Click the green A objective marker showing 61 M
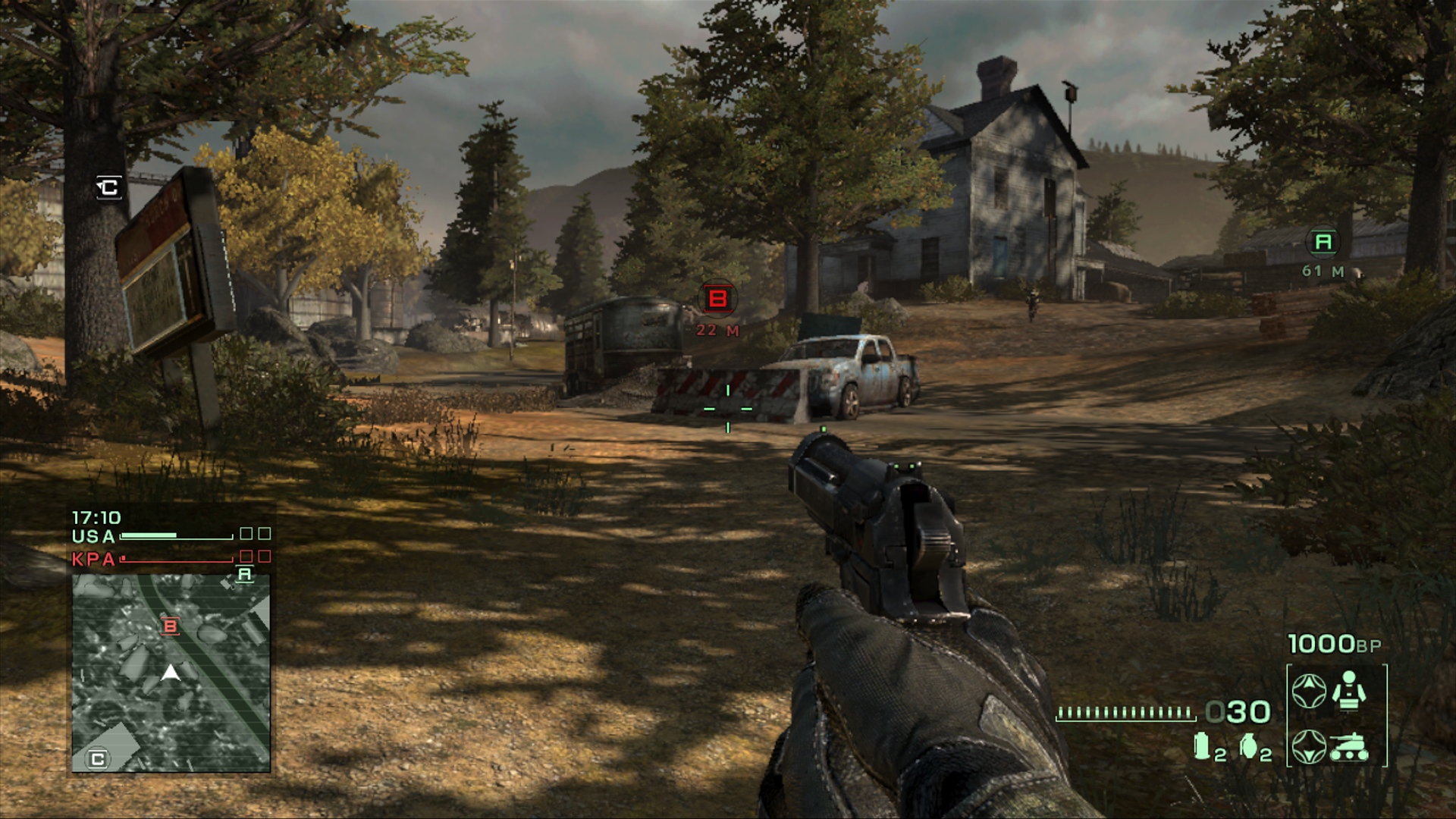The height and width of the screenshot is (819, 1456). click(1323, 242)
